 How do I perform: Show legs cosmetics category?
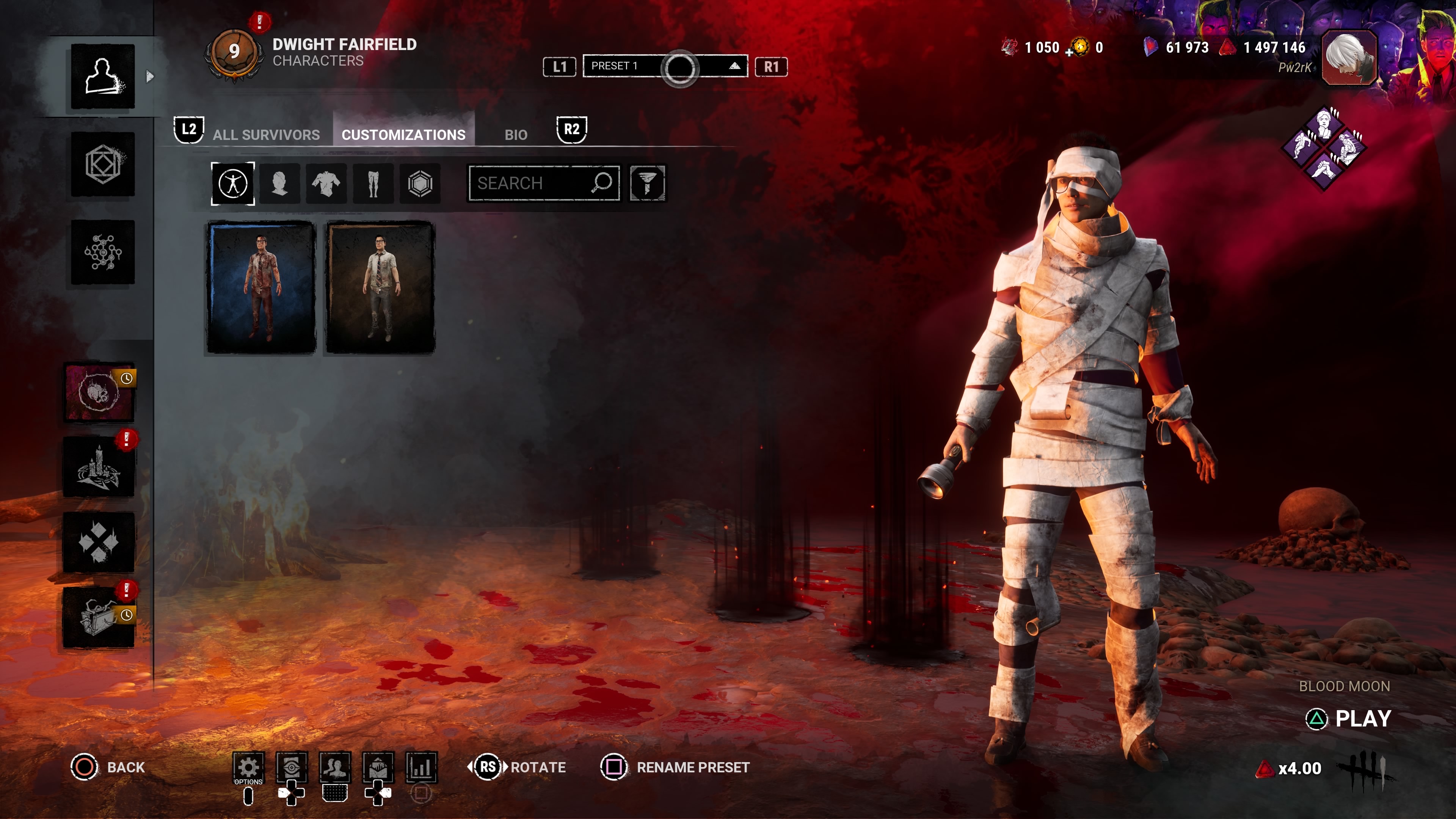point(373,183)
